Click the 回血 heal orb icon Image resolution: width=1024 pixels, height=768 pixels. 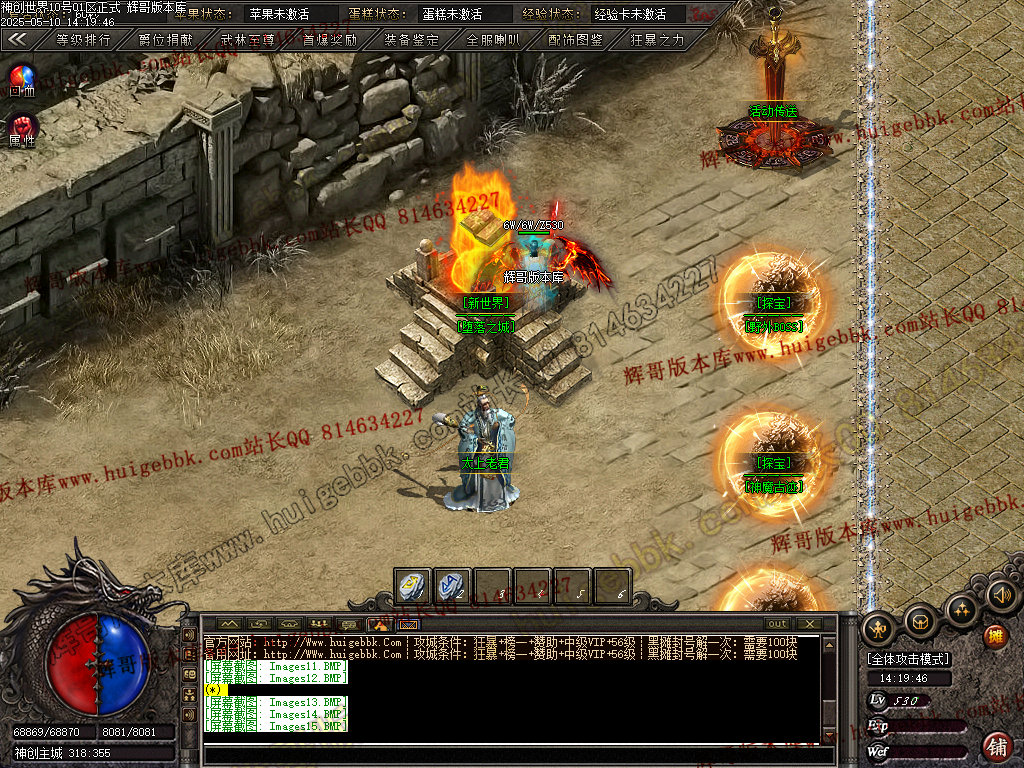(22, 79)
